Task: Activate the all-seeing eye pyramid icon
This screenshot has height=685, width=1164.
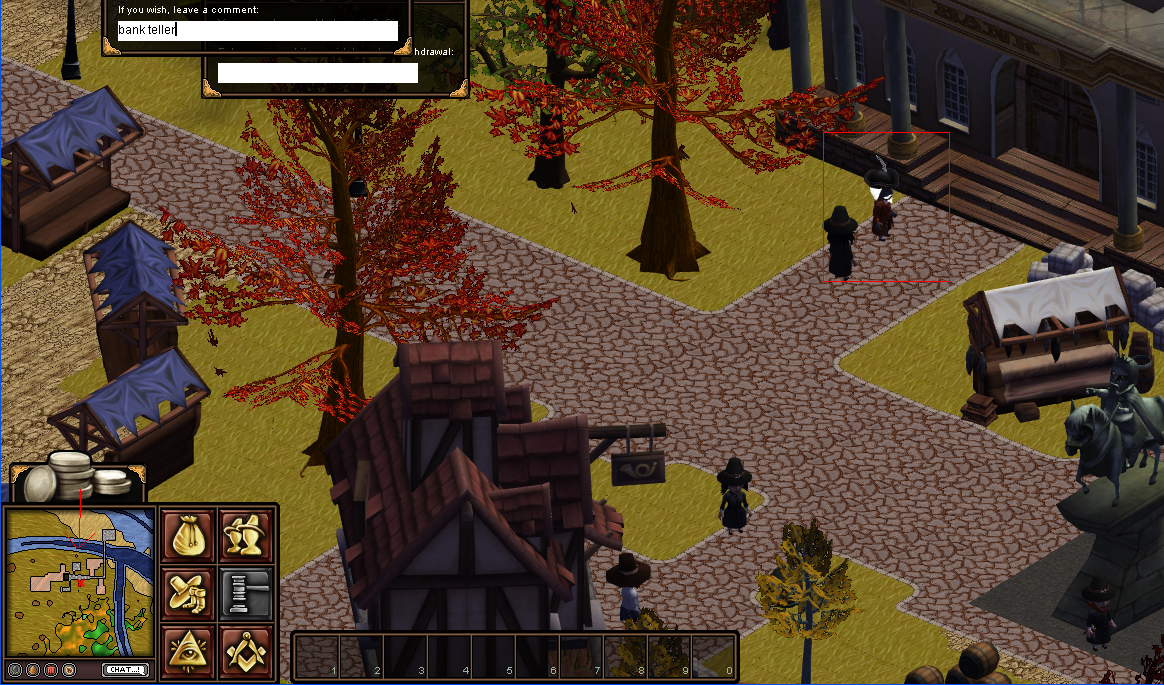Action: (189, 650)
